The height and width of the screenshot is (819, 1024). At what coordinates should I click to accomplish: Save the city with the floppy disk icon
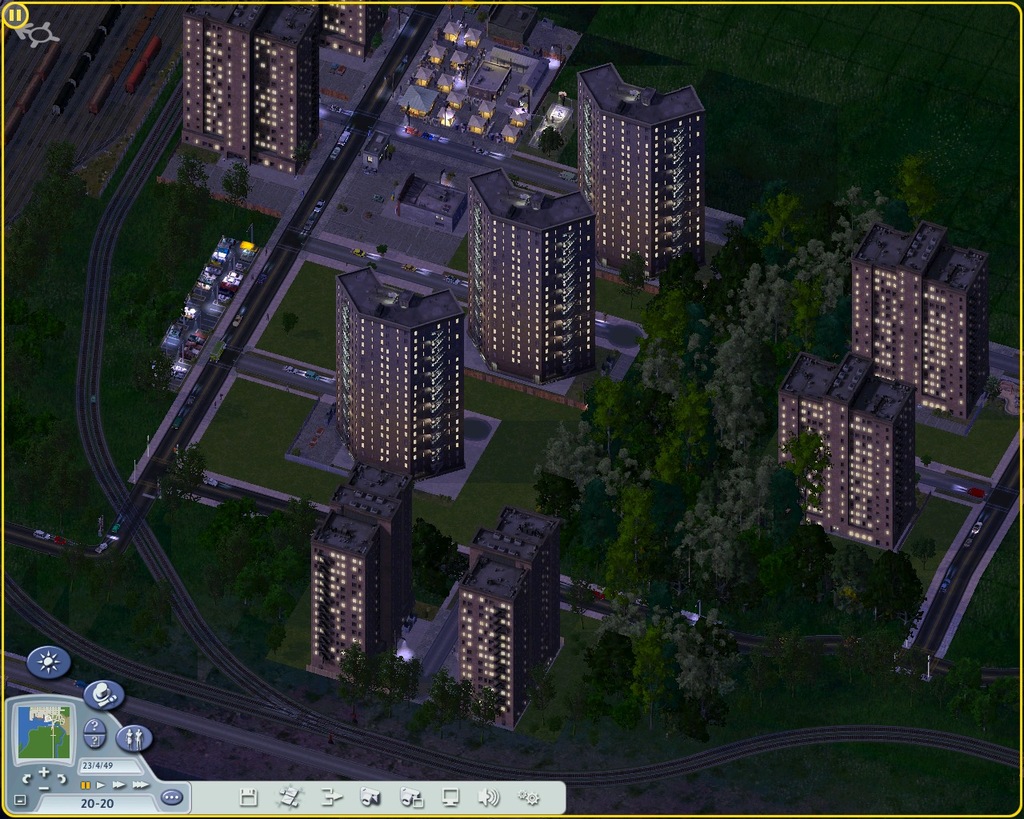click(x=249, y=797)
